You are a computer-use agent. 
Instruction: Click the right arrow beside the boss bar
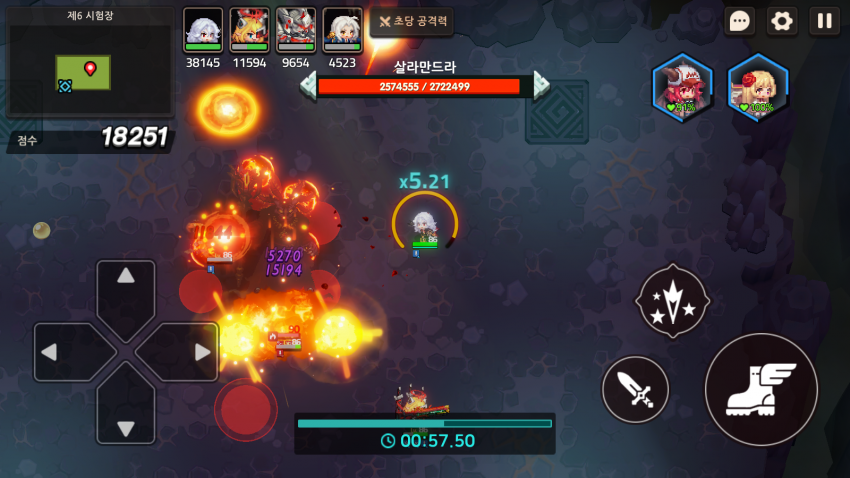541,86
